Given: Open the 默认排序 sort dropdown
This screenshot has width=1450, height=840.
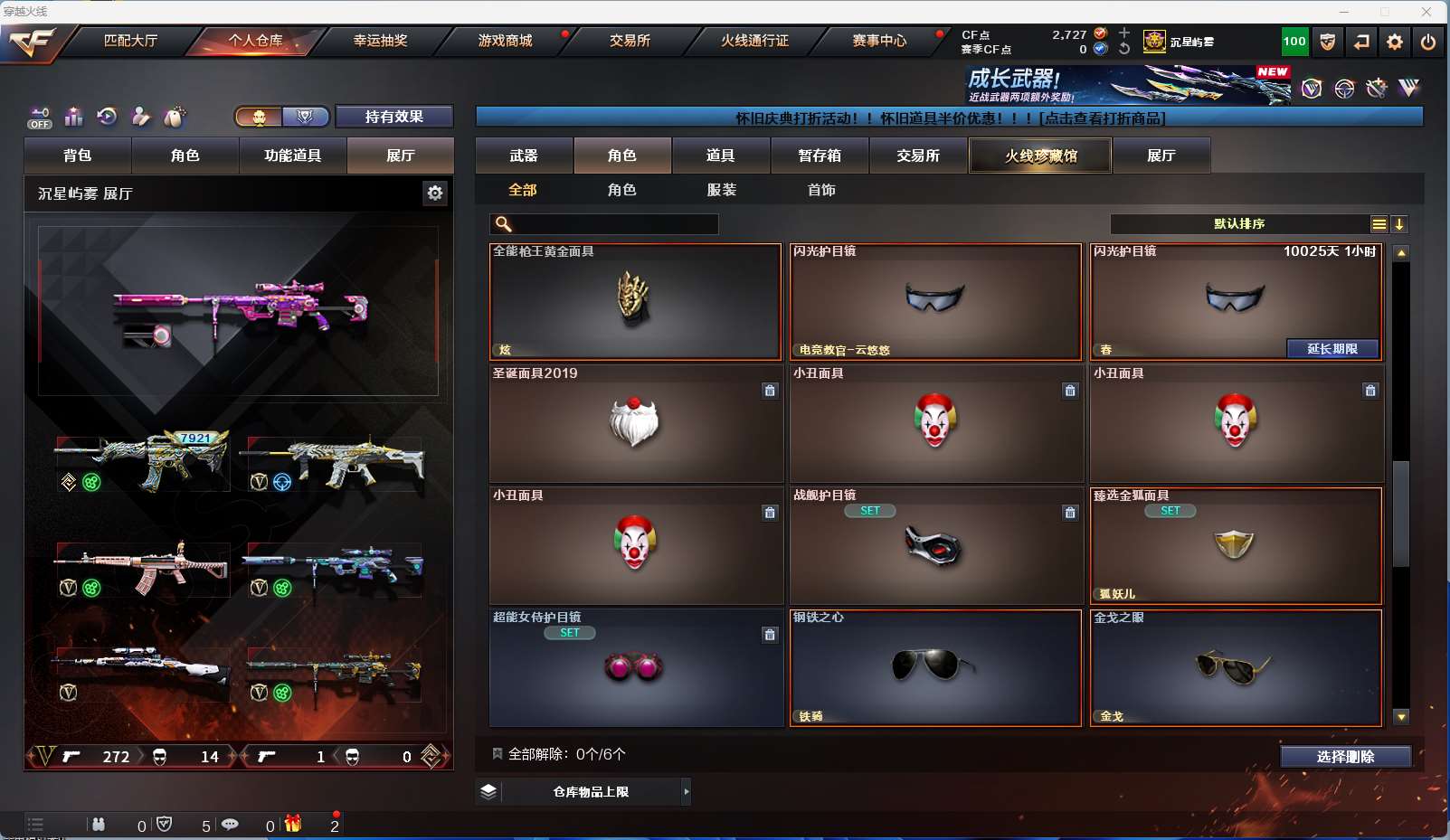Looking at the screenshot, I should point(1240,224).
